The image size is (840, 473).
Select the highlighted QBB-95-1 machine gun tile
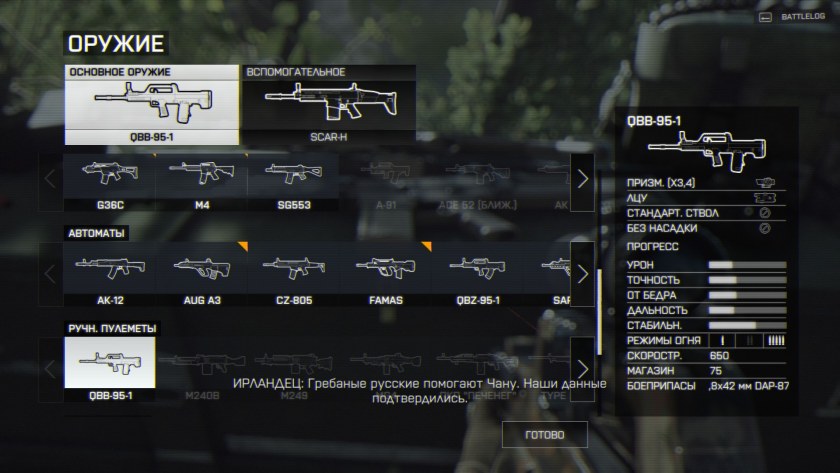[x=109, y=368]
